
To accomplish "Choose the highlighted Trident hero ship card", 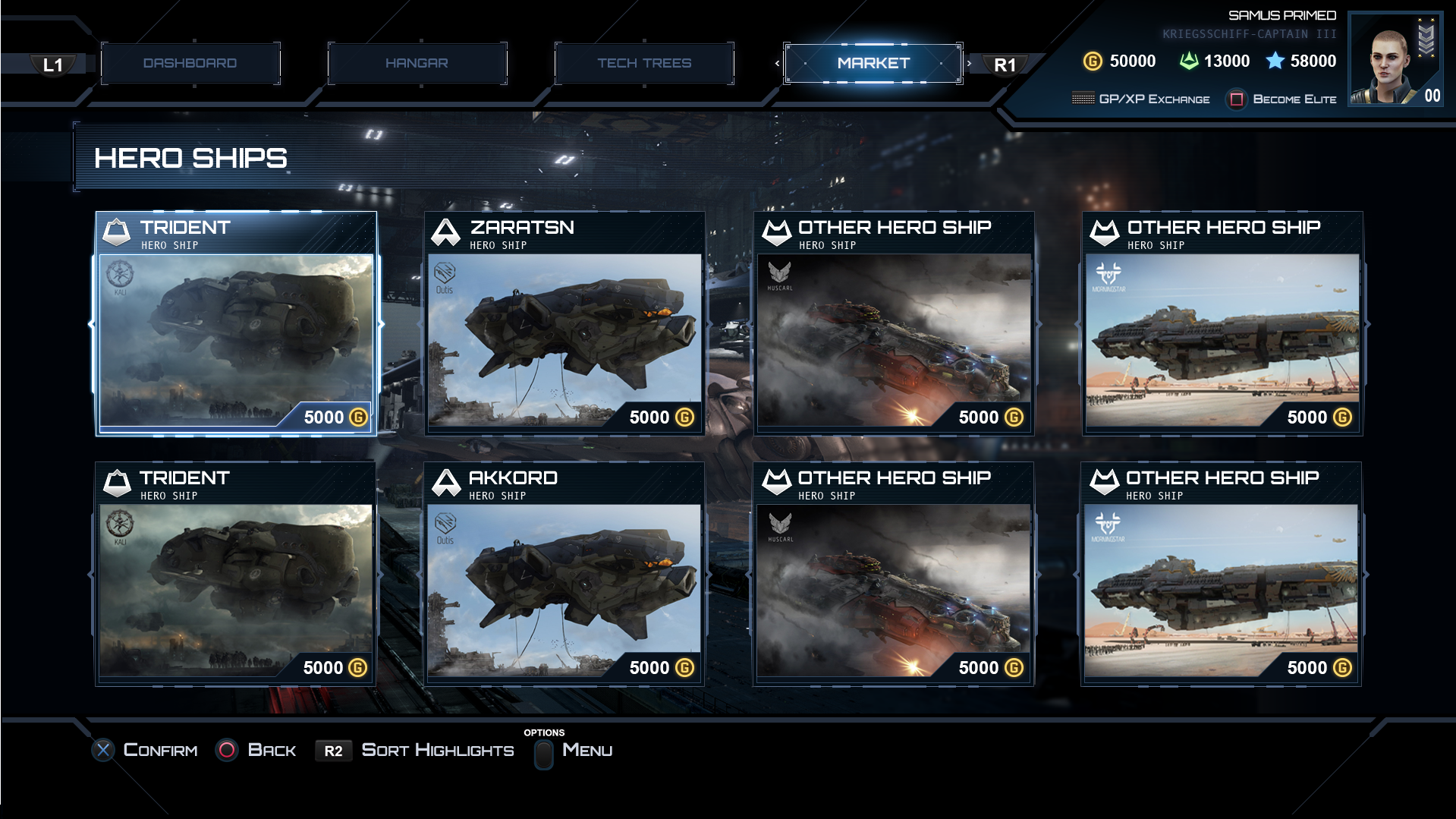I will [236, 324].
